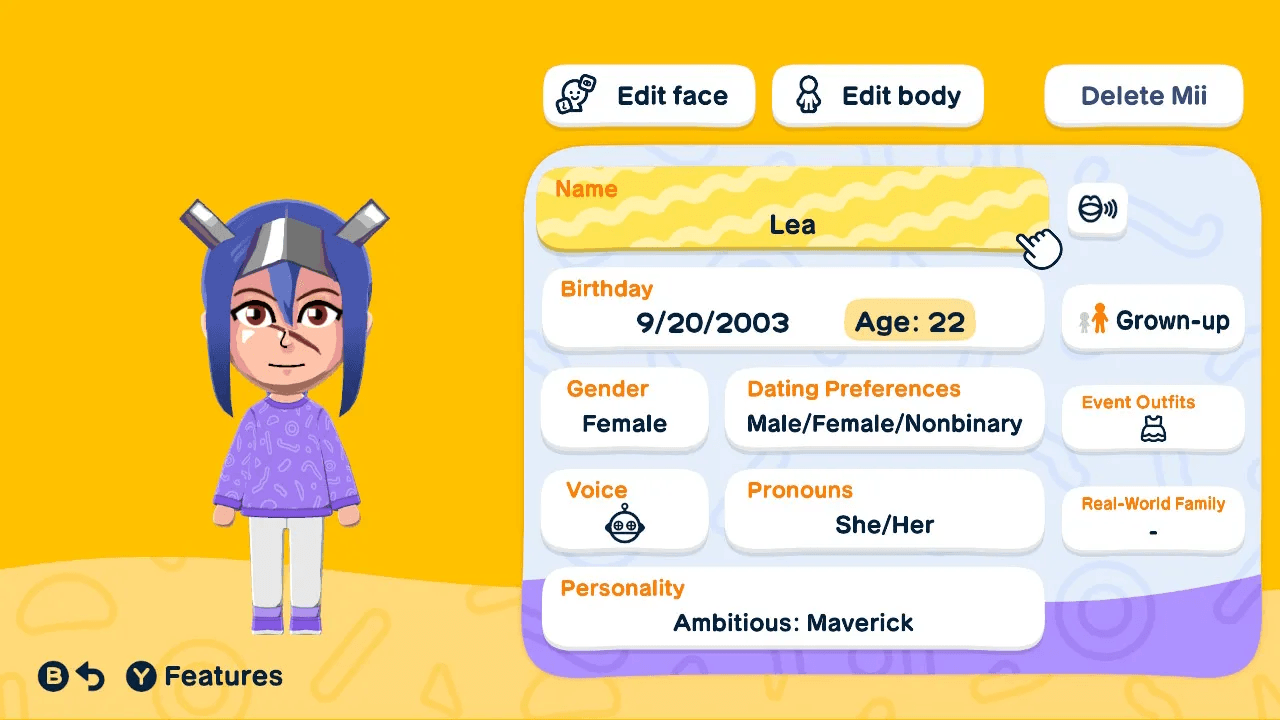This screenshot has width=1280, height=720.
Task: Select the Personality field Ambitious: Maverick
Action: 792,607
